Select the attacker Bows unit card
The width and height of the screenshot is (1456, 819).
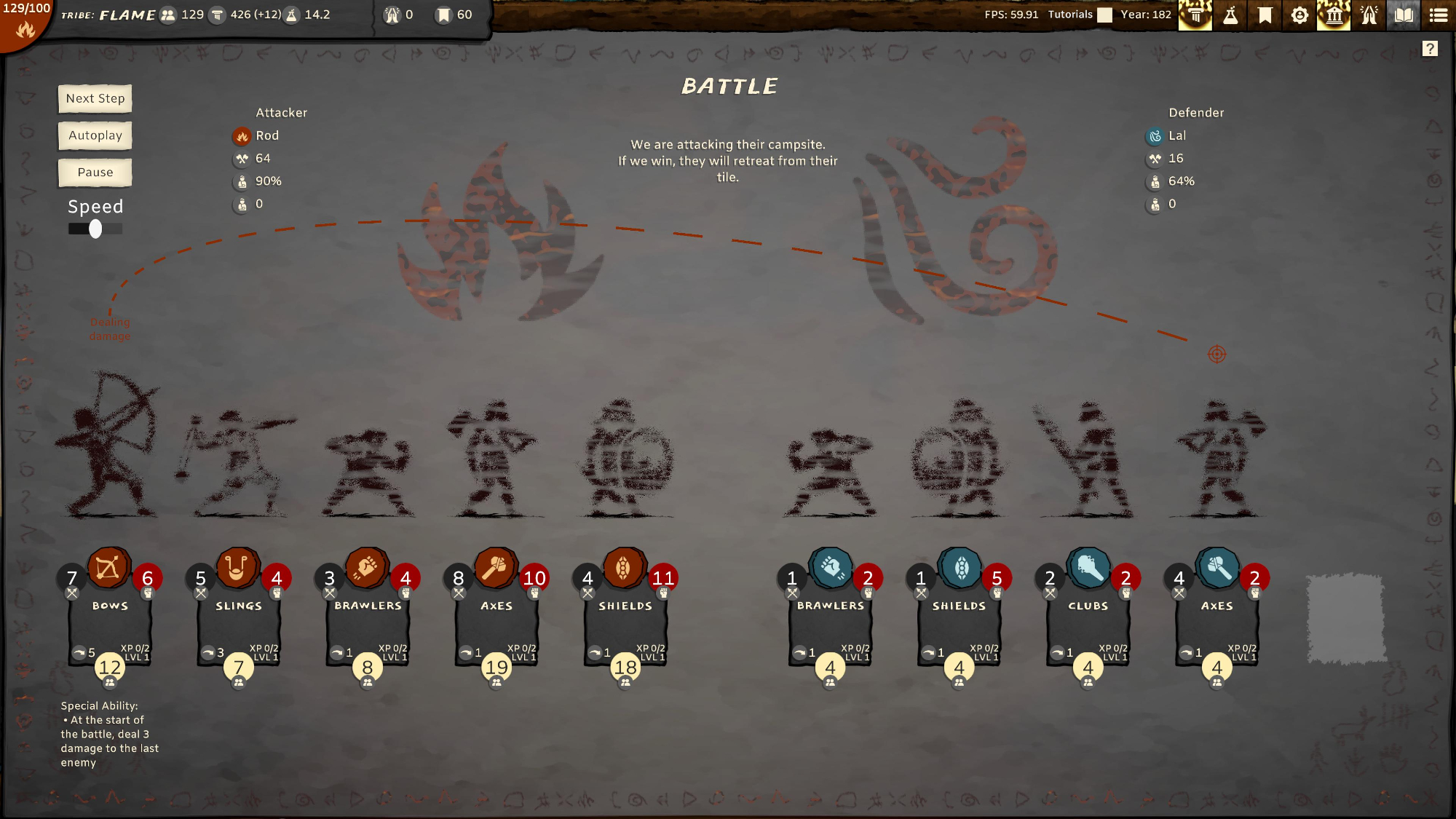(110, 619)
